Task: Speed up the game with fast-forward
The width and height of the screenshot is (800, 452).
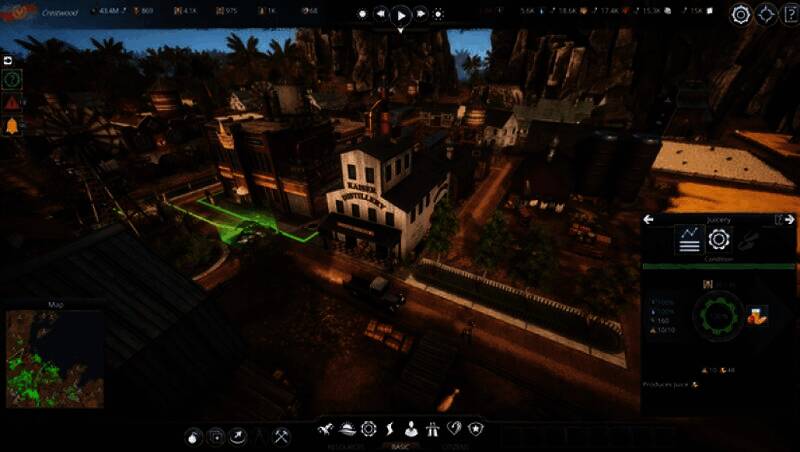Action: coord(420,15)
